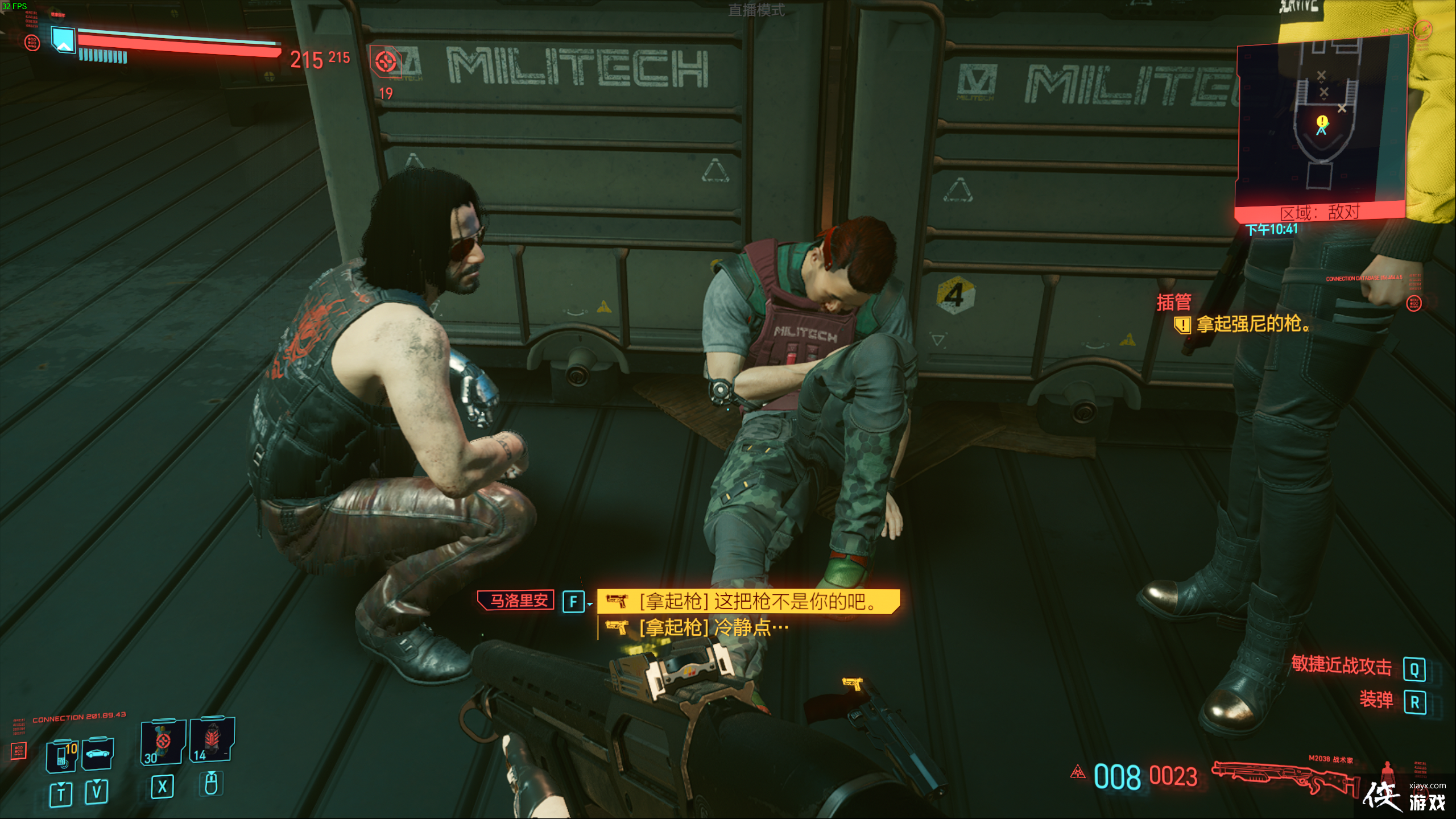Call your vehicle with the car icon
Viewport: 1456px width, 819px height.
(98, 754)
